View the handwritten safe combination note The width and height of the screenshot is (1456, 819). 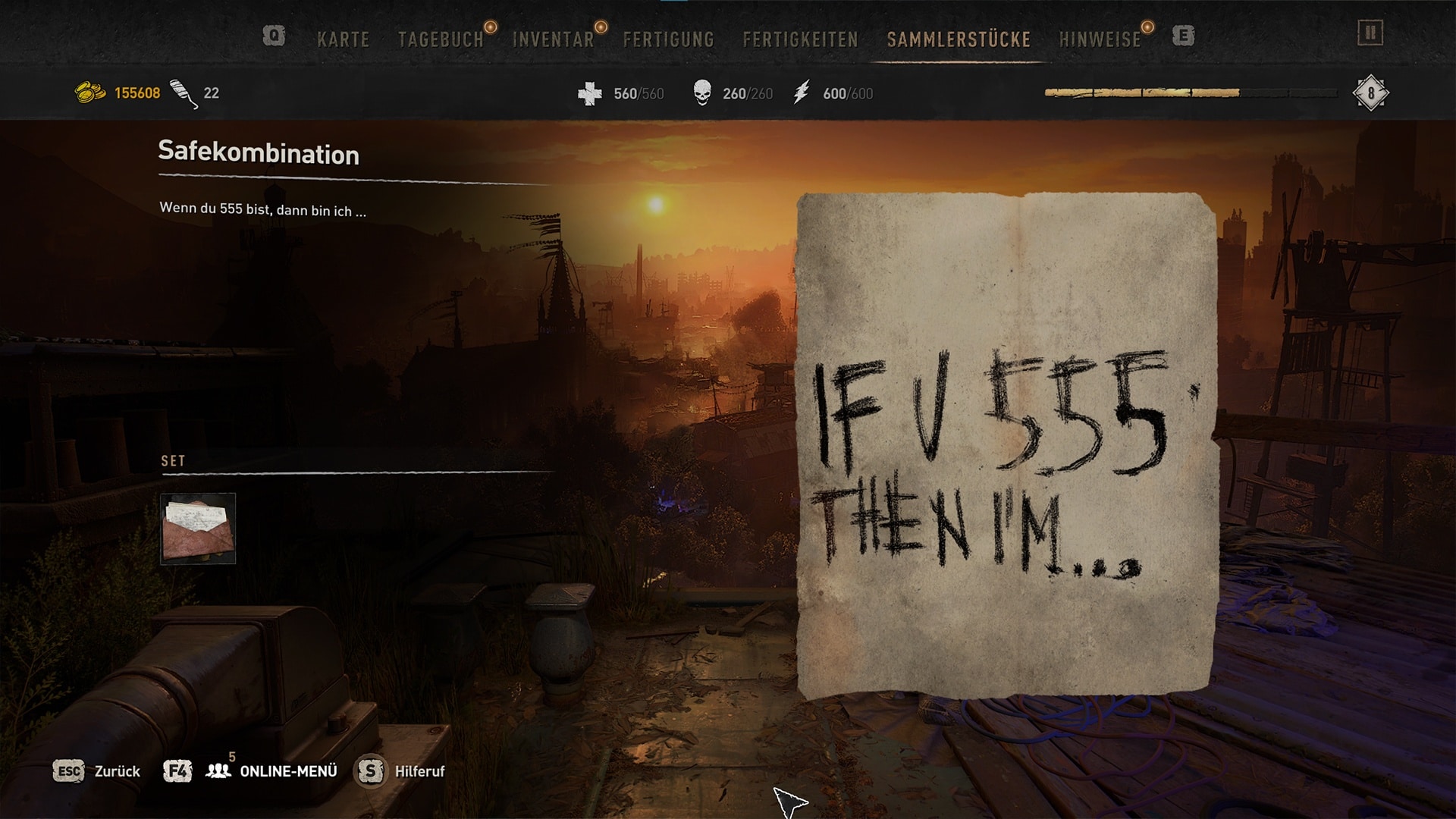(x=1006, y=446)
